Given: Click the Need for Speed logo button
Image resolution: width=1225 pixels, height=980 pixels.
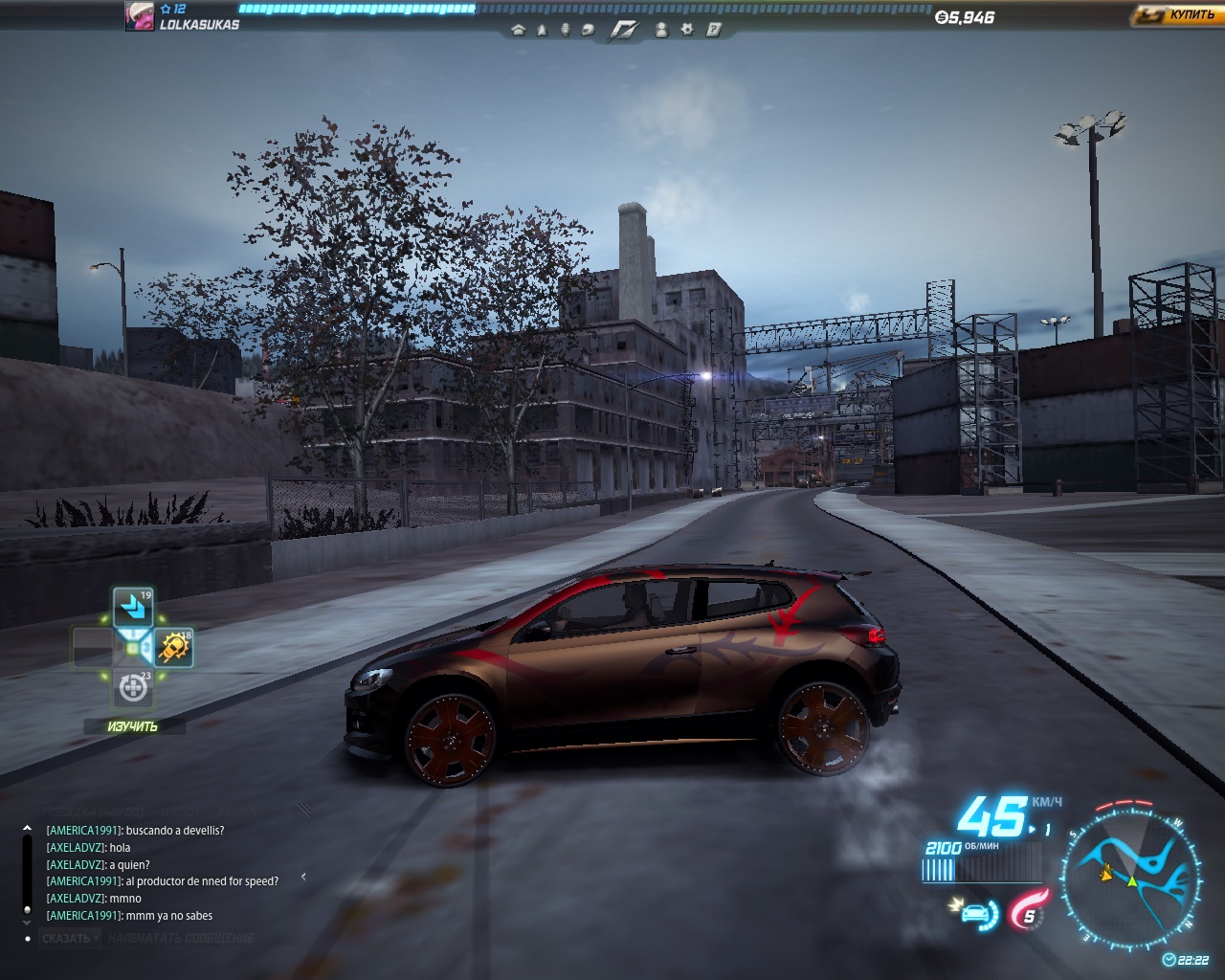Looking at the screenshot, I should pos(624,30).
